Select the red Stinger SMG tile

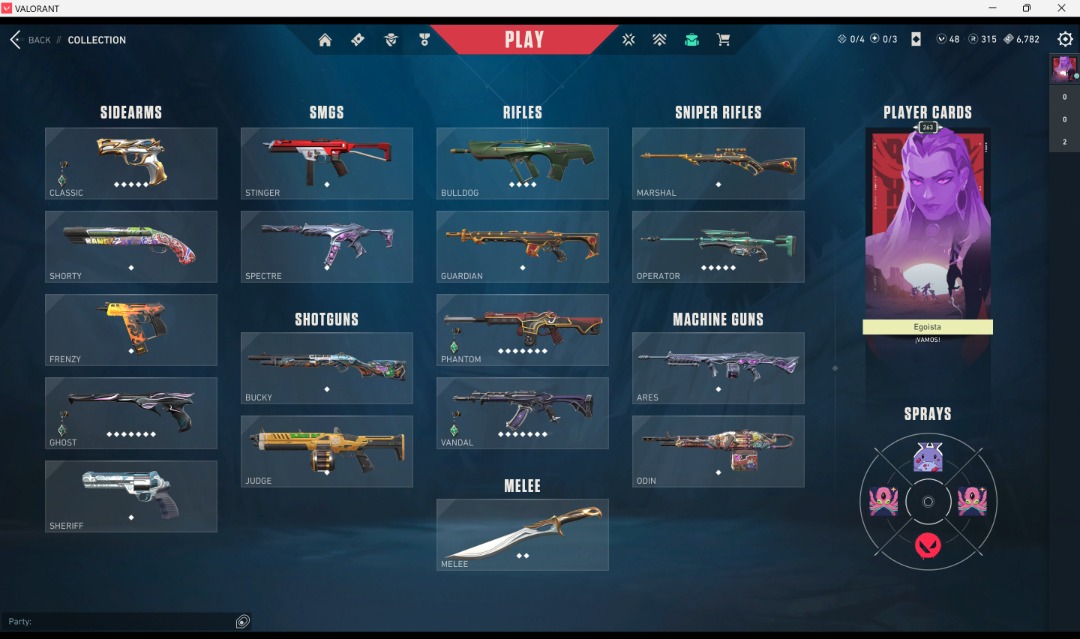[327, 163]
